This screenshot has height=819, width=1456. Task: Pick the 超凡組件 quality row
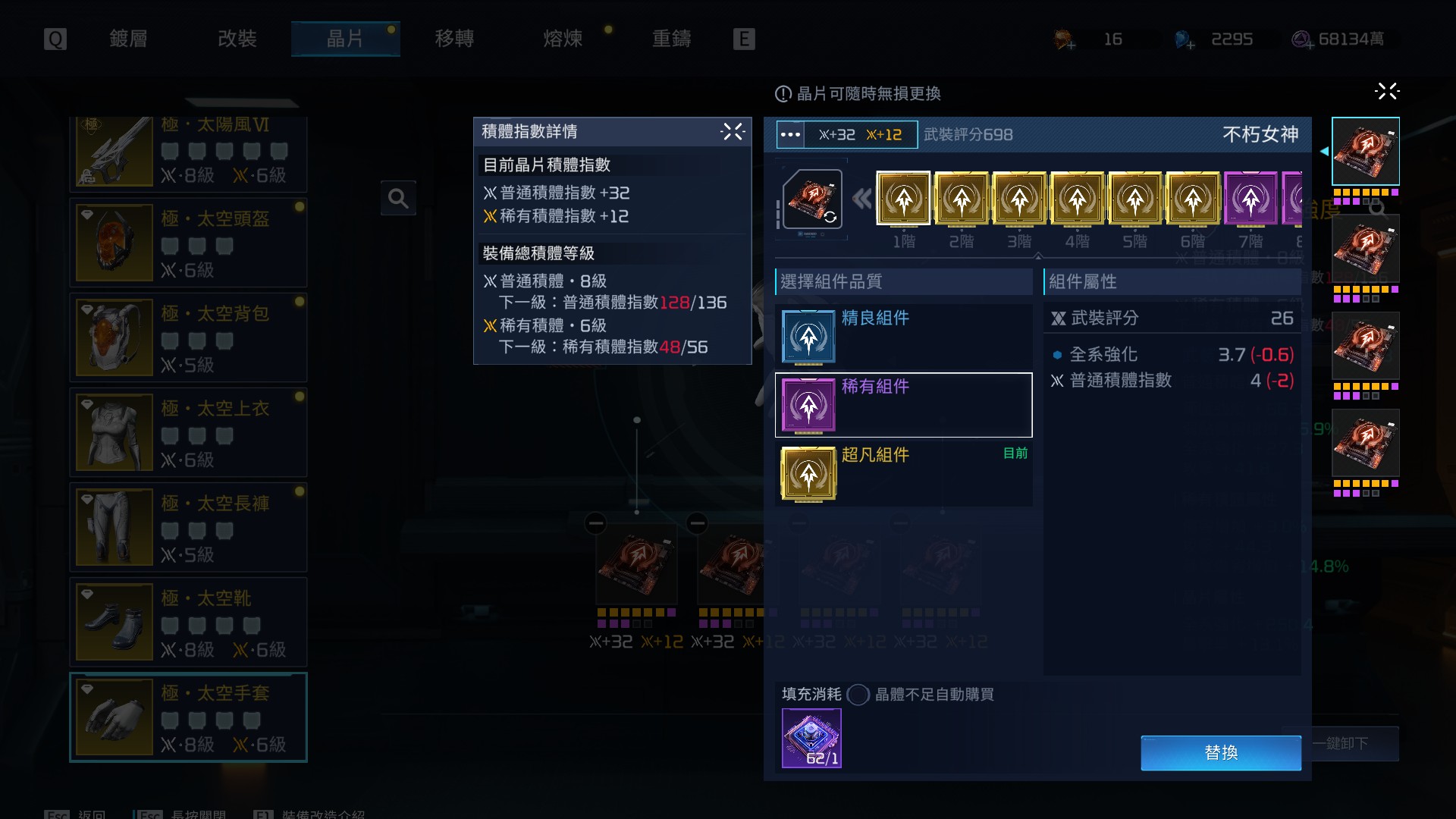click(903, 473)
